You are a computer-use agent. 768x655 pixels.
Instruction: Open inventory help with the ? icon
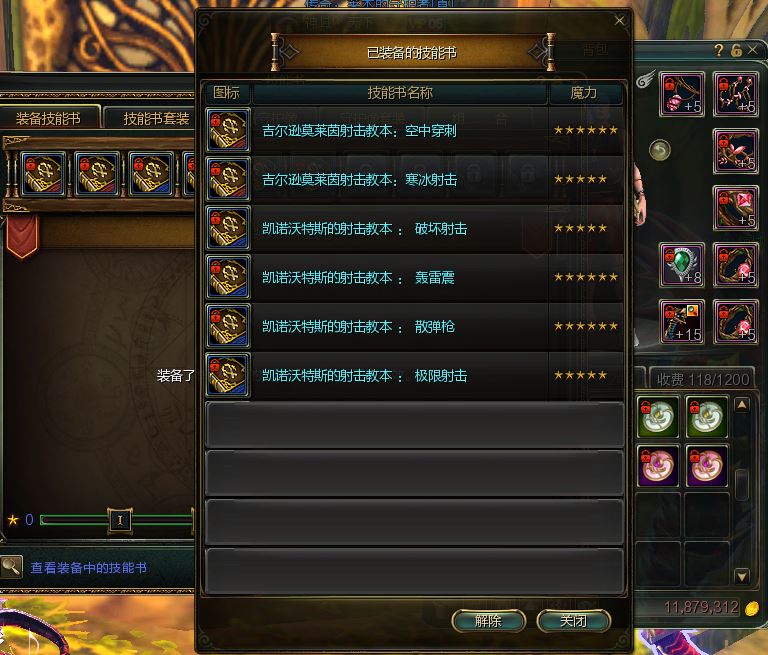coord(719,50)
